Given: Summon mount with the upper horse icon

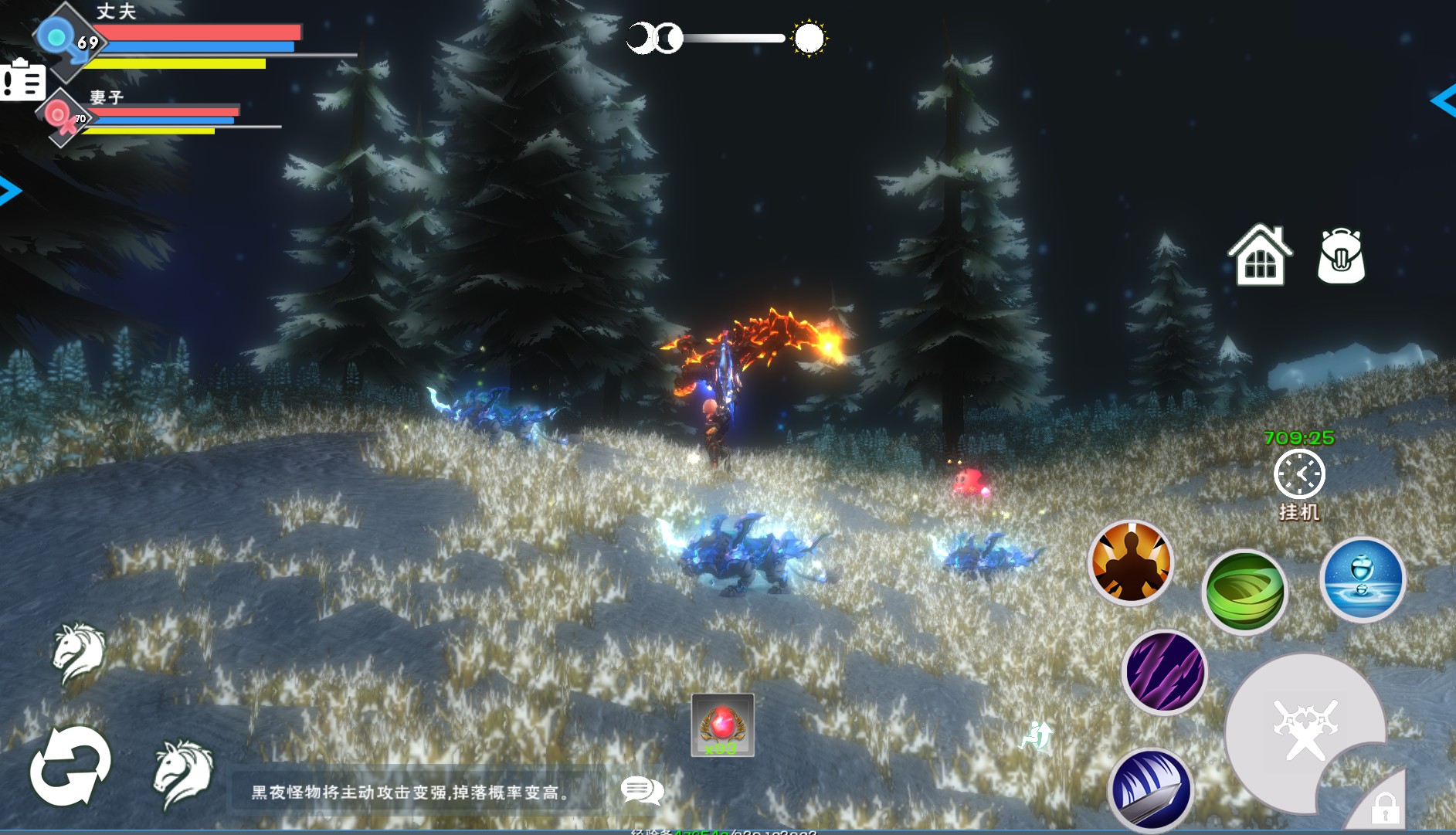Looking at the screenshot, I should (x=79, y=653).
